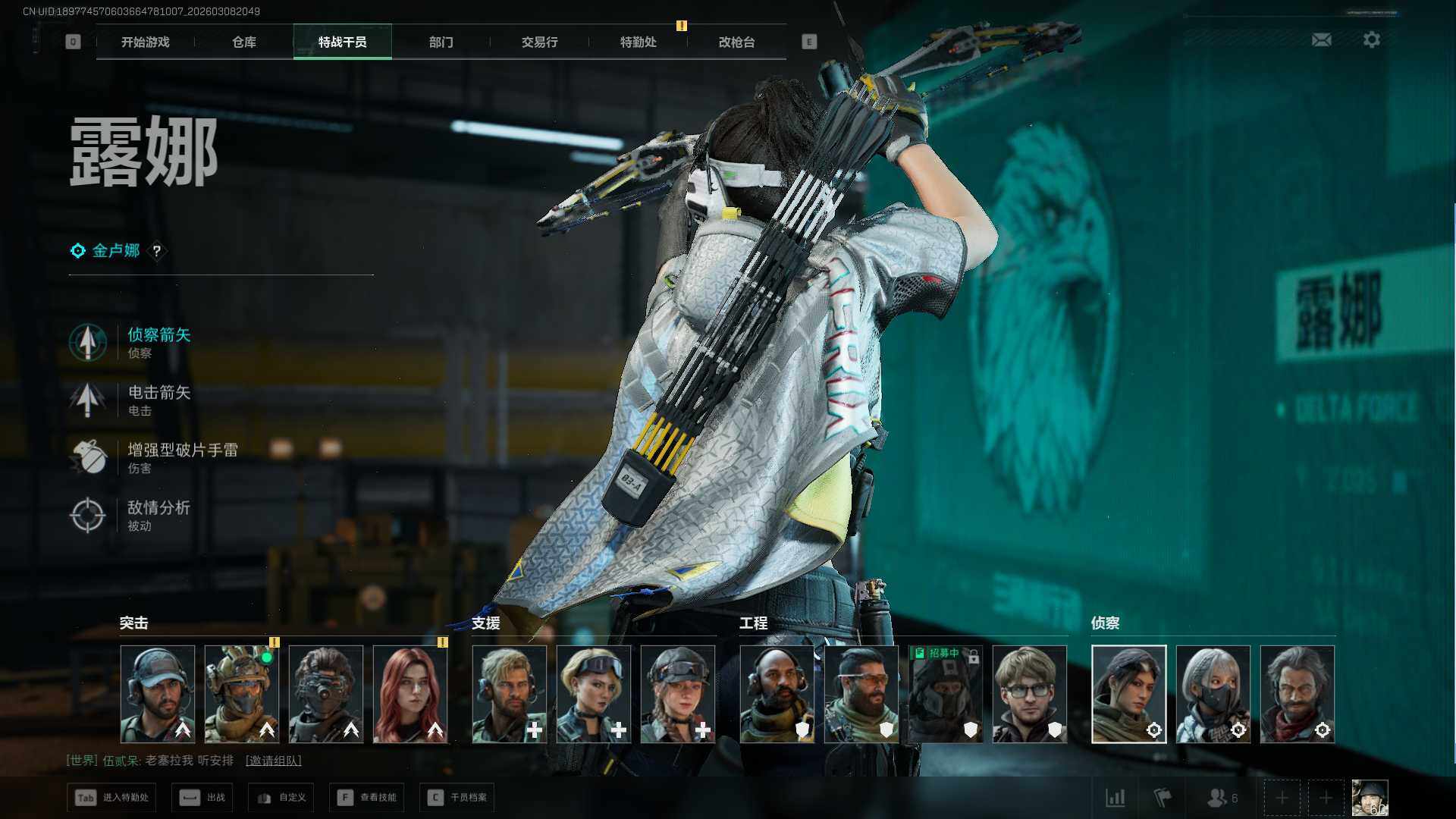Switch to the 改枪台 tab

coord(736,42)
